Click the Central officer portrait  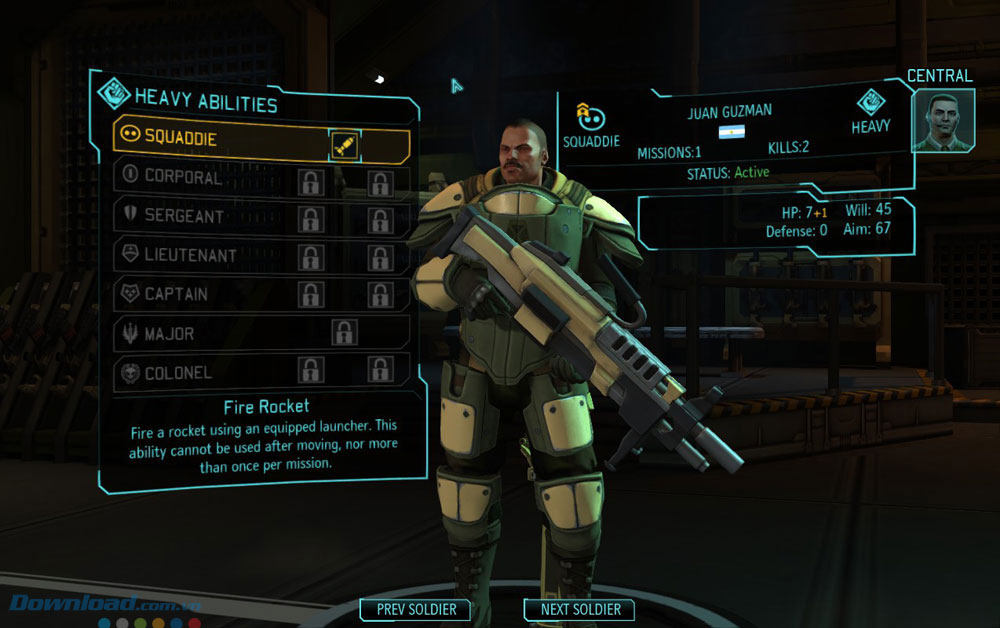pyautogui.click(x=943, y=120)
